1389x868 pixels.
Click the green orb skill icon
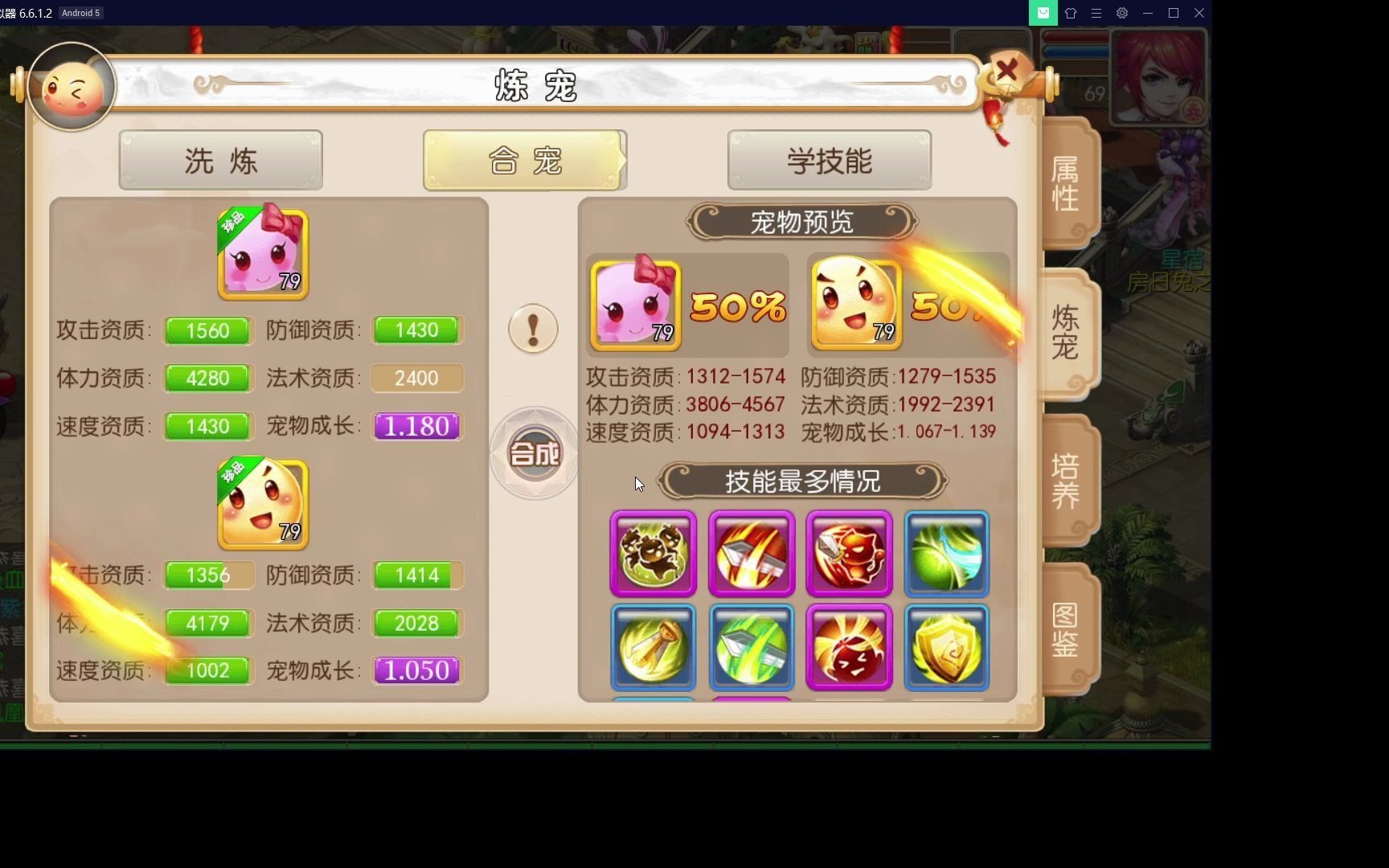(x=946, y=554)
